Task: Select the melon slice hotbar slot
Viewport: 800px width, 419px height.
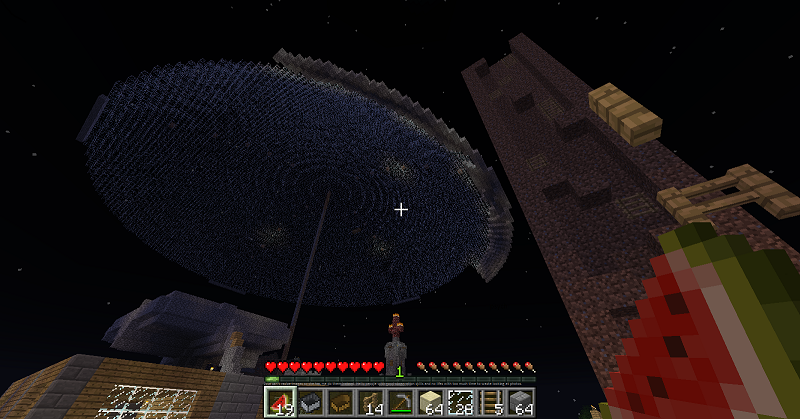Action: (x=281, y=402)
